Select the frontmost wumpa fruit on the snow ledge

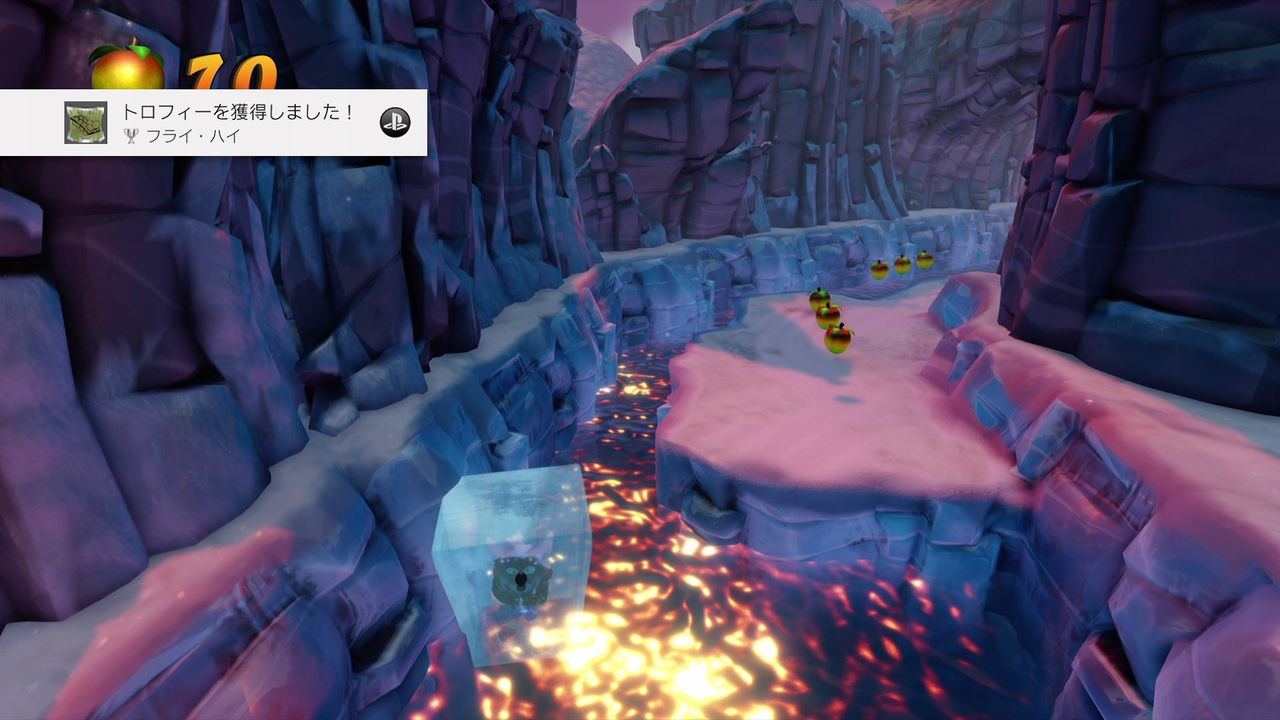point(838,337)
